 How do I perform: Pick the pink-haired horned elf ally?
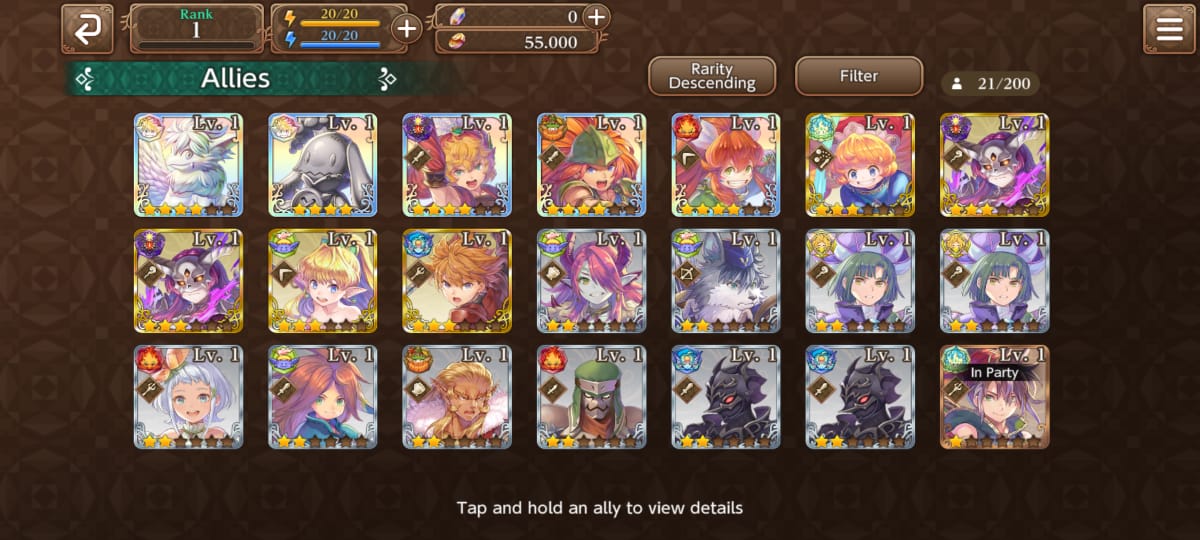pos(592,281)
